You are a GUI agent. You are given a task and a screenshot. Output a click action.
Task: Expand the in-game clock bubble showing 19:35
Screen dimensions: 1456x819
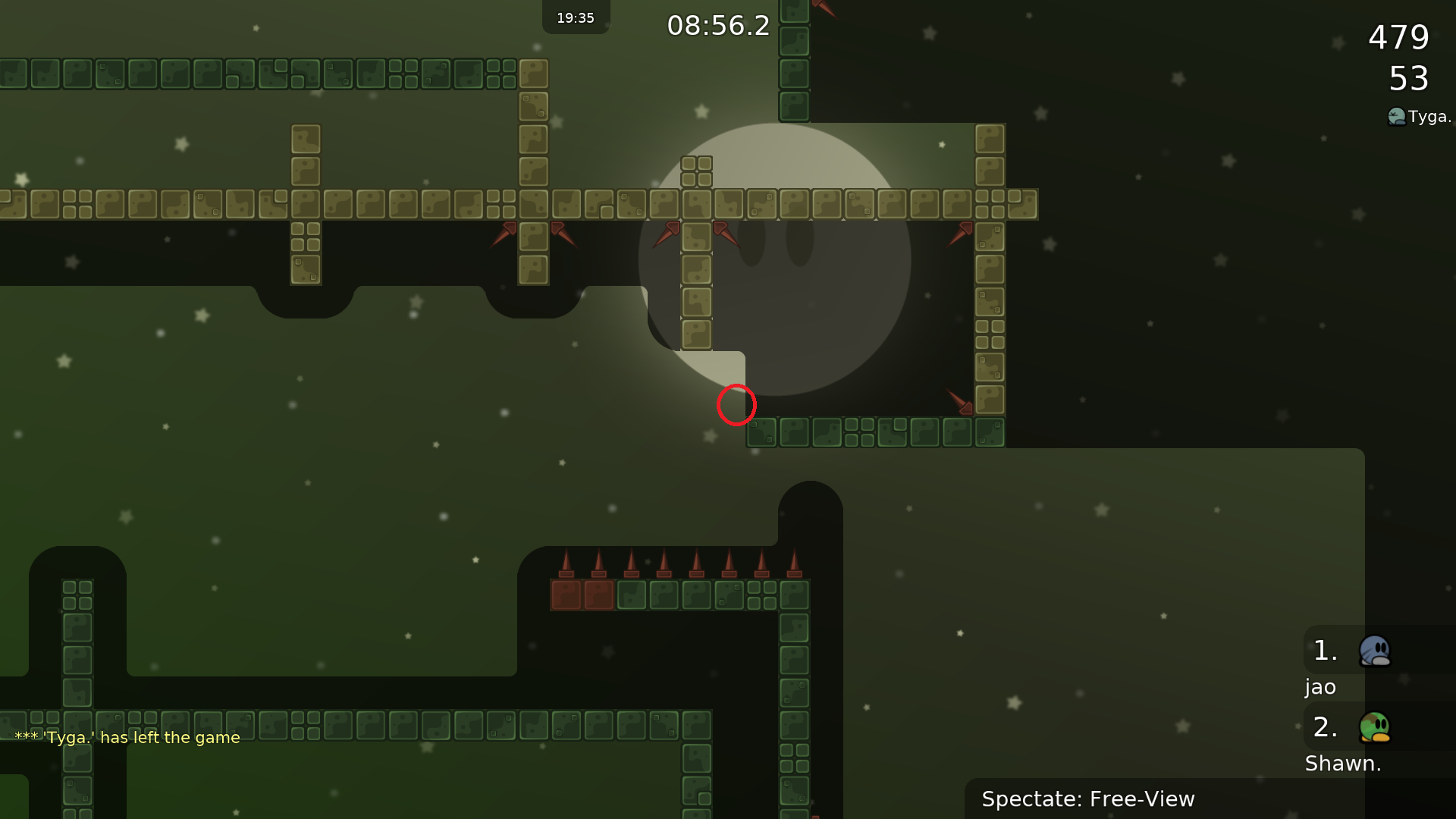576,17
